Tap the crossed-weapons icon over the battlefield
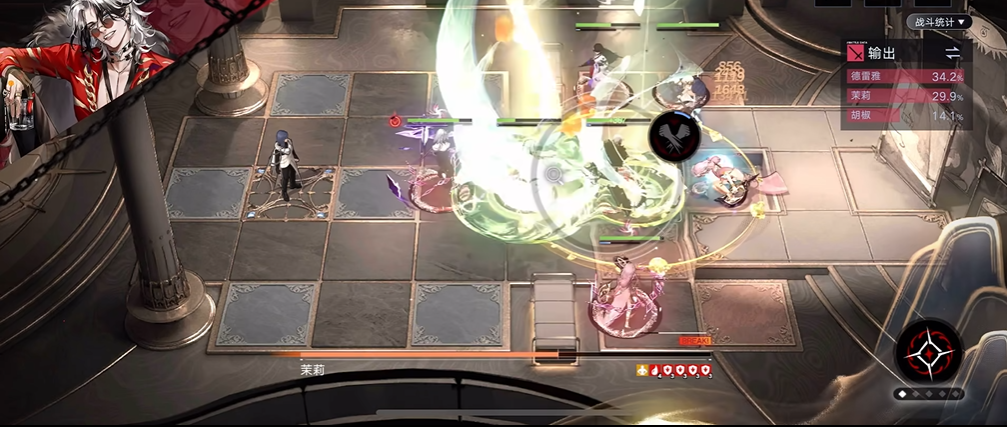 tap(673, 137)
